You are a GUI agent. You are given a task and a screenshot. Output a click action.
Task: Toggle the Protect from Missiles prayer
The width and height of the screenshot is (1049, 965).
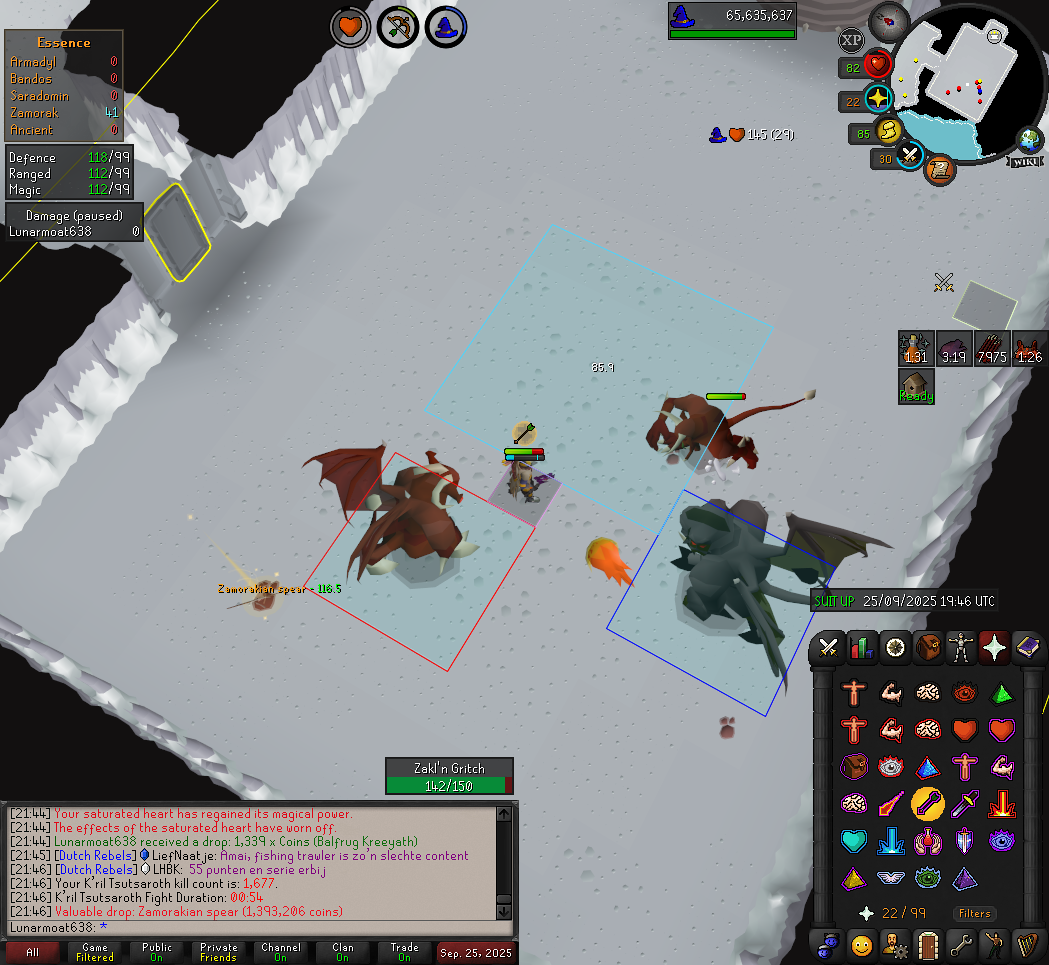click(926, 802)
